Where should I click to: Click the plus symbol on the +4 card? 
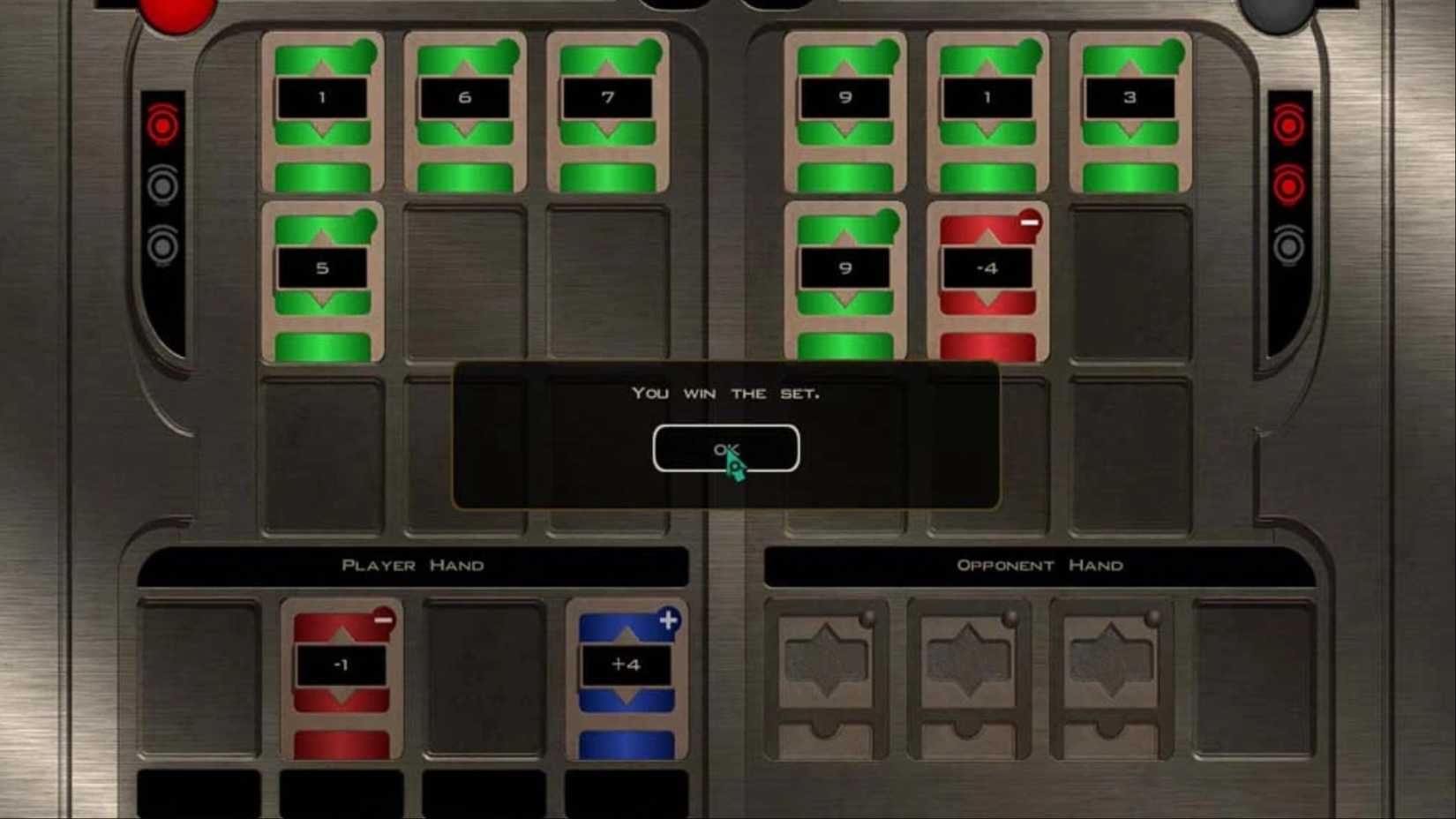[671, 620]
